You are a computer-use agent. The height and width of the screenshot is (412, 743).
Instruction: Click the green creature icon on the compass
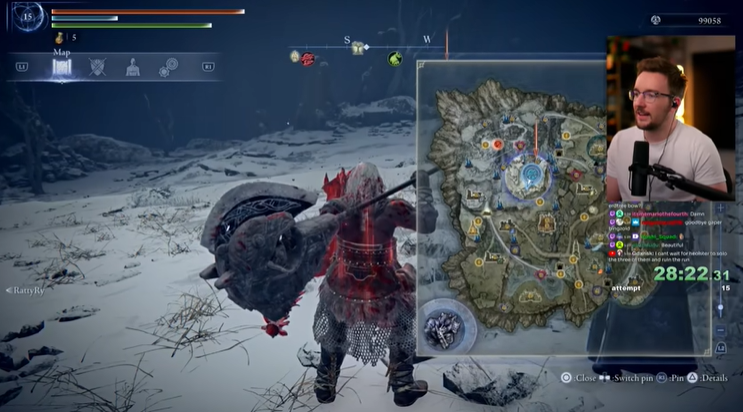[396, 58]
